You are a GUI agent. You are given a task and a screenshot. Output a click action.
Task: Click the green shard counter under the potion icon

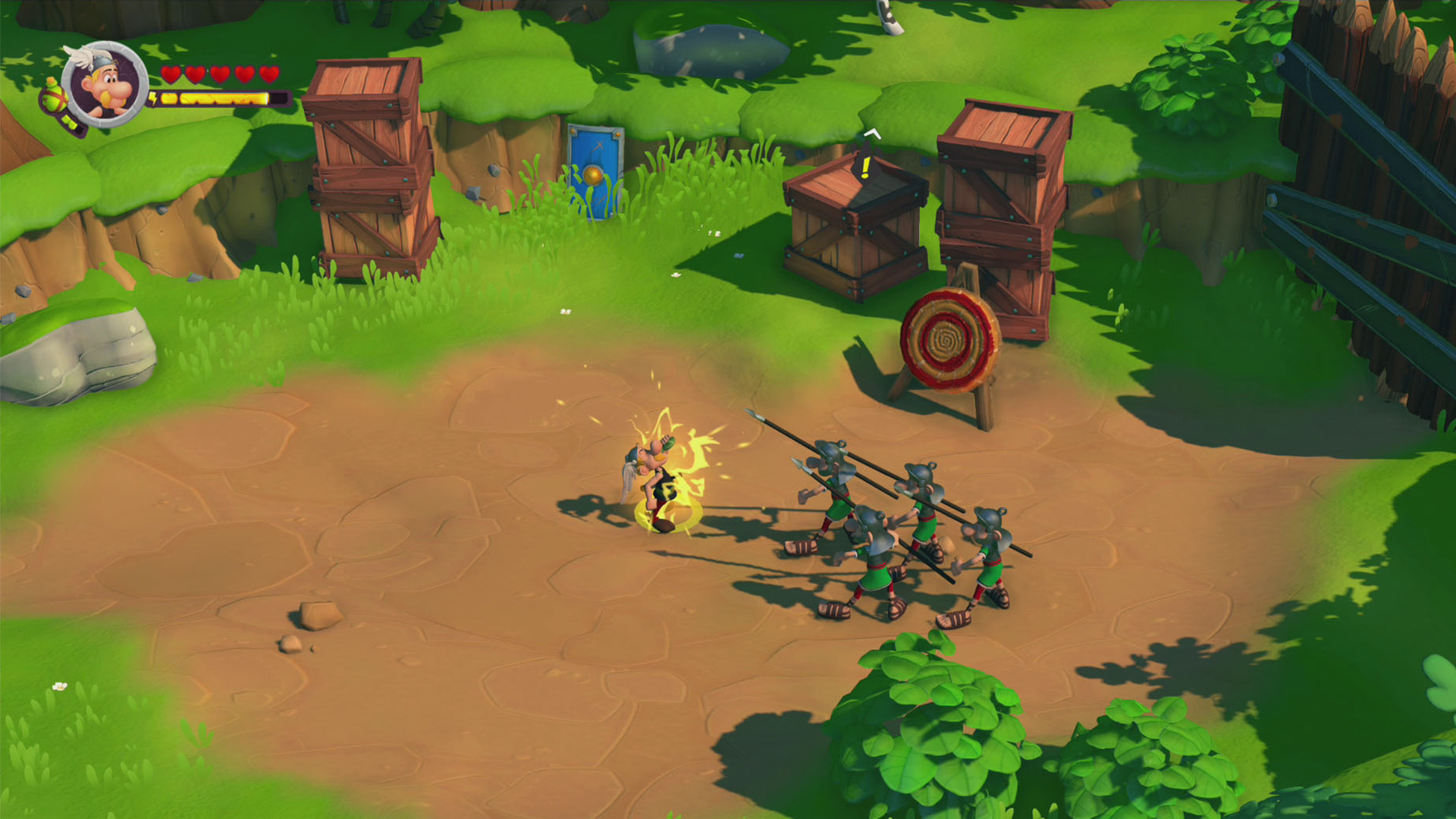71,121
